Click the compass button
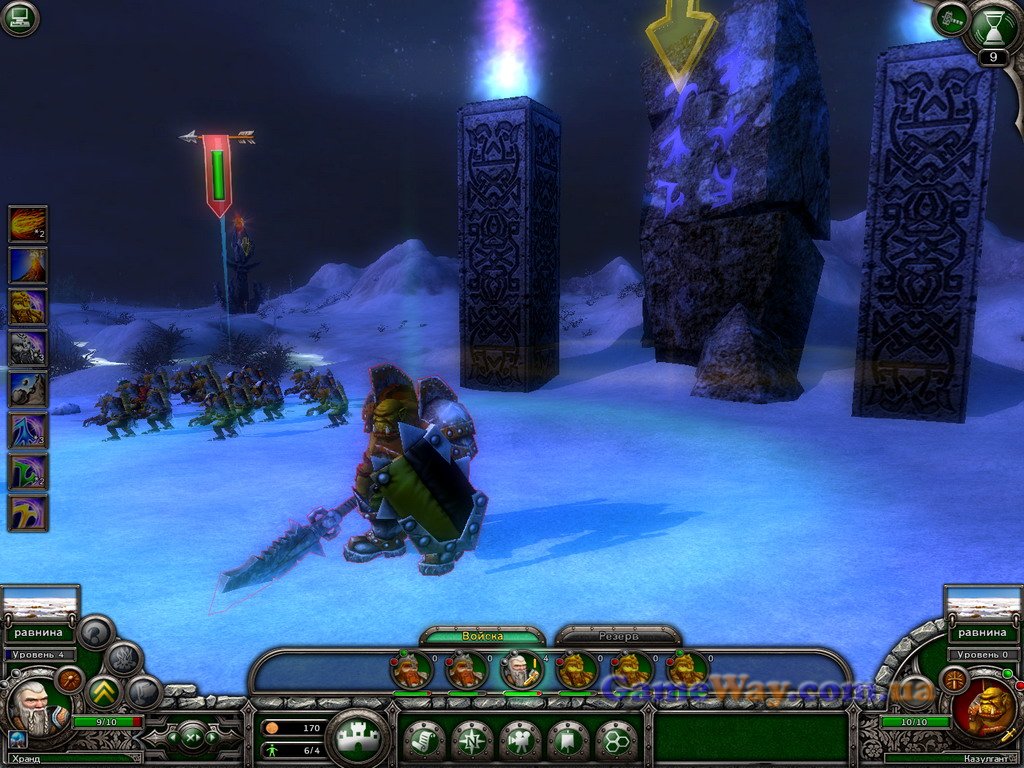This screenshot has height=768, width=1024. 473,740
